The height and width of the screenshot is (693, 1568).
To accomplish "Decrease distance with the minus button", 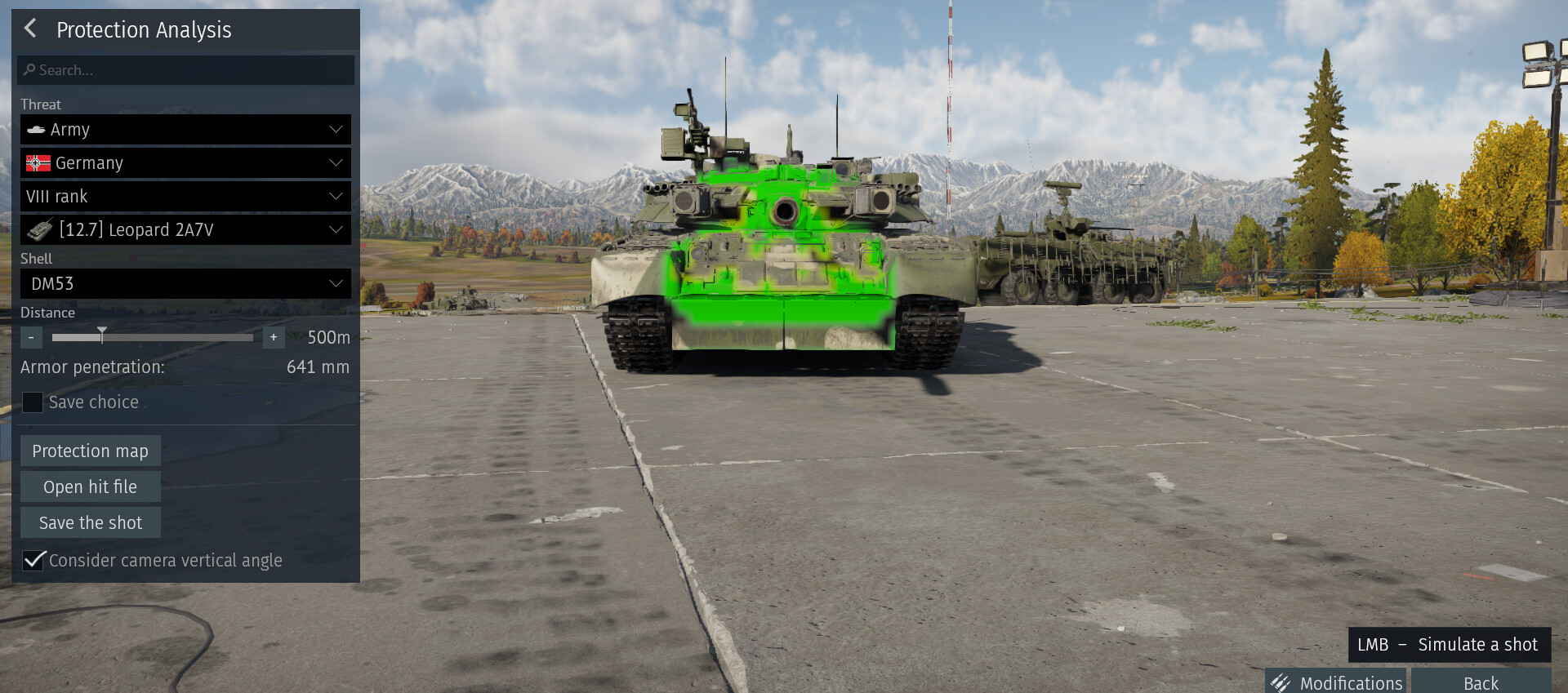I will coord(31,337).
